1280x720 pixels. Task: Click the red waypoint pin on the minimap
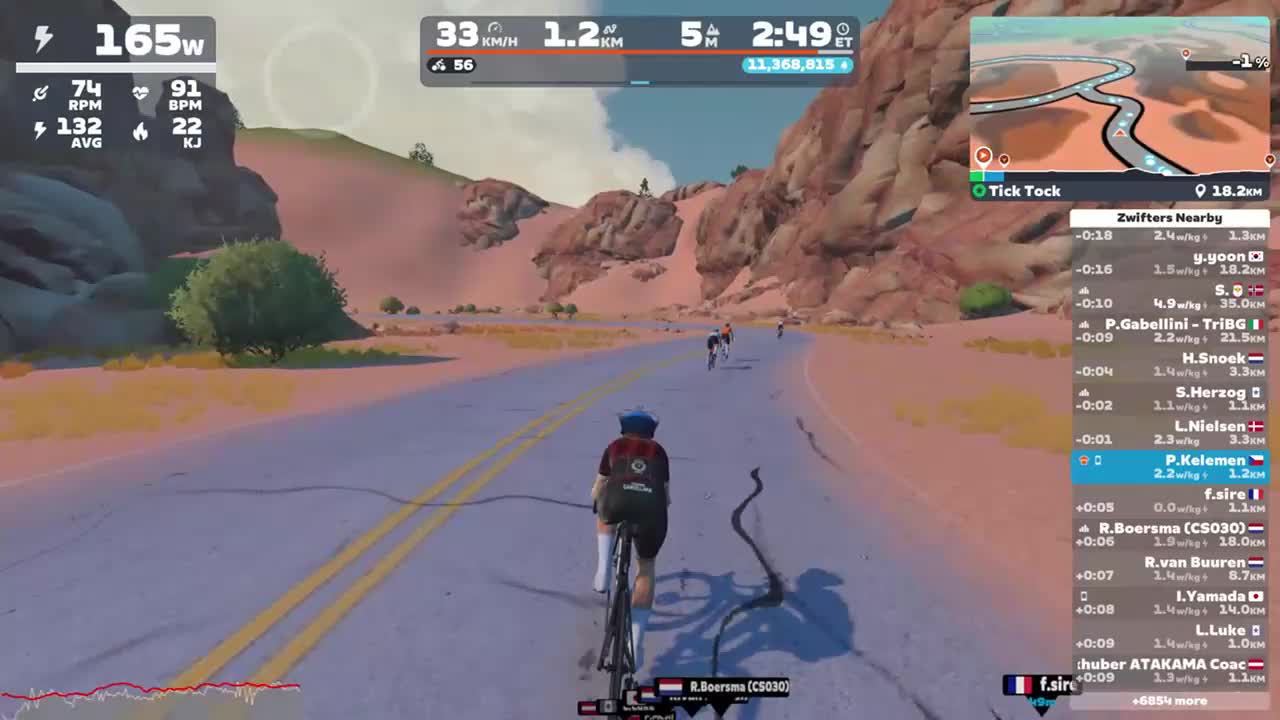[1187, 53]
